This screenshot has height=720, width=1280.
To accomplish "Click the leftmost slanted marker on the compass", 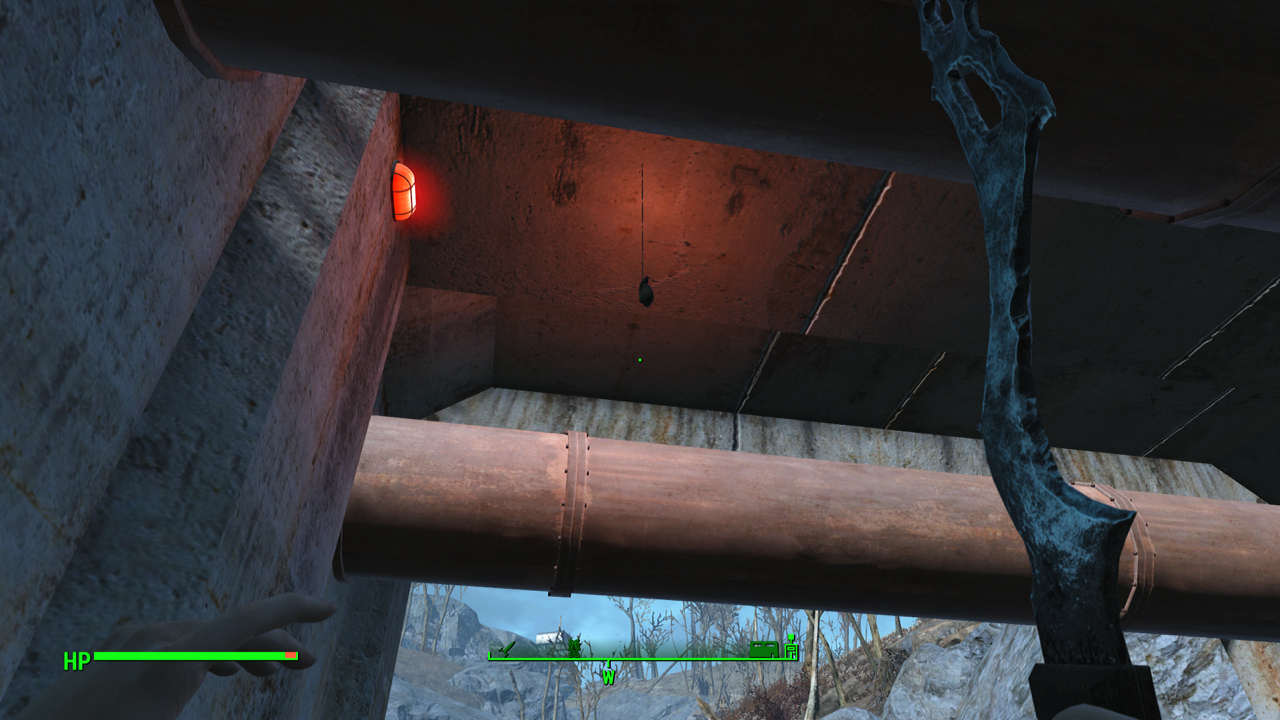I will point(507,649).
